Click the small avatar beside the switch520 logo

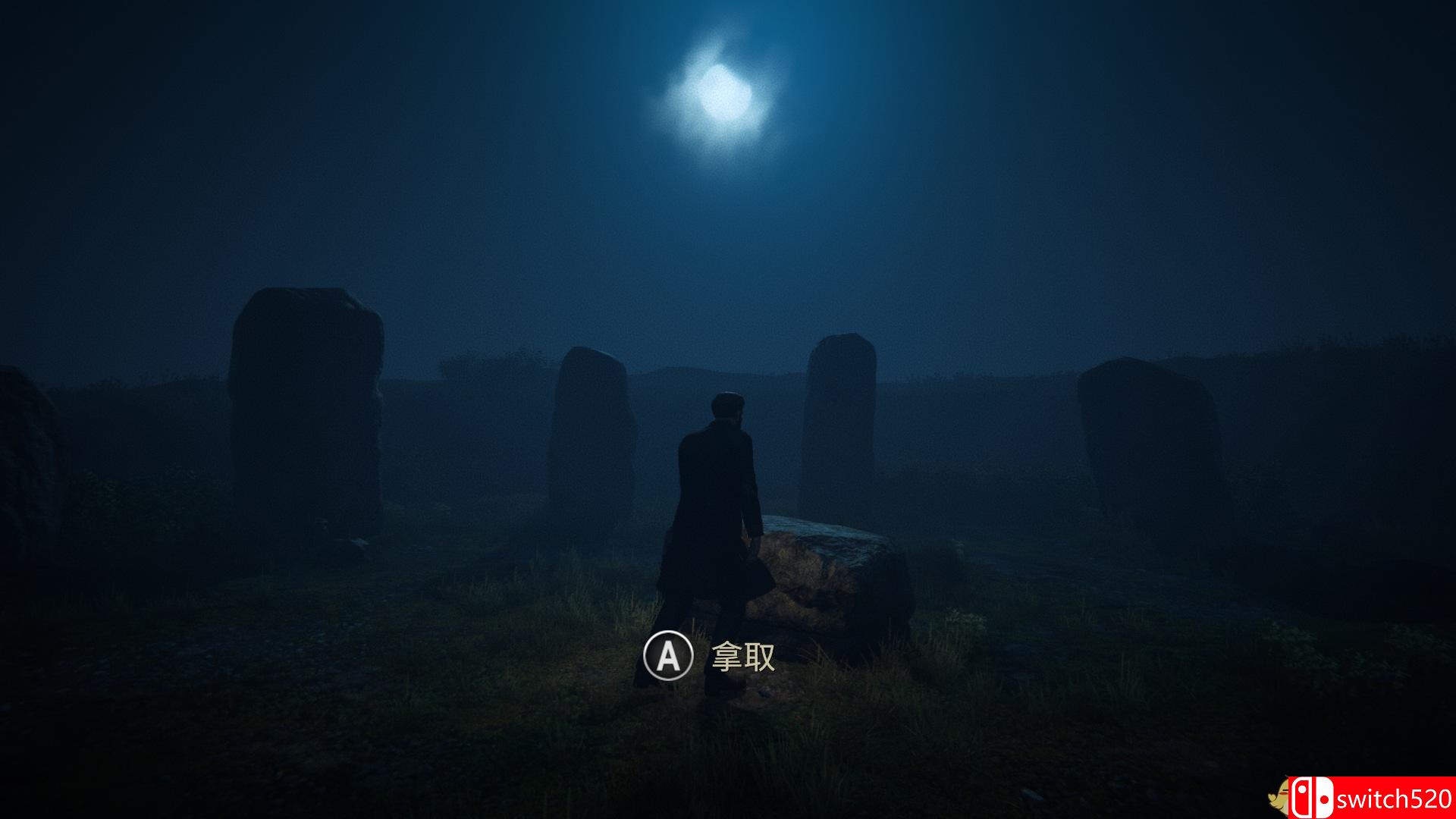(x=1279, y=796)
